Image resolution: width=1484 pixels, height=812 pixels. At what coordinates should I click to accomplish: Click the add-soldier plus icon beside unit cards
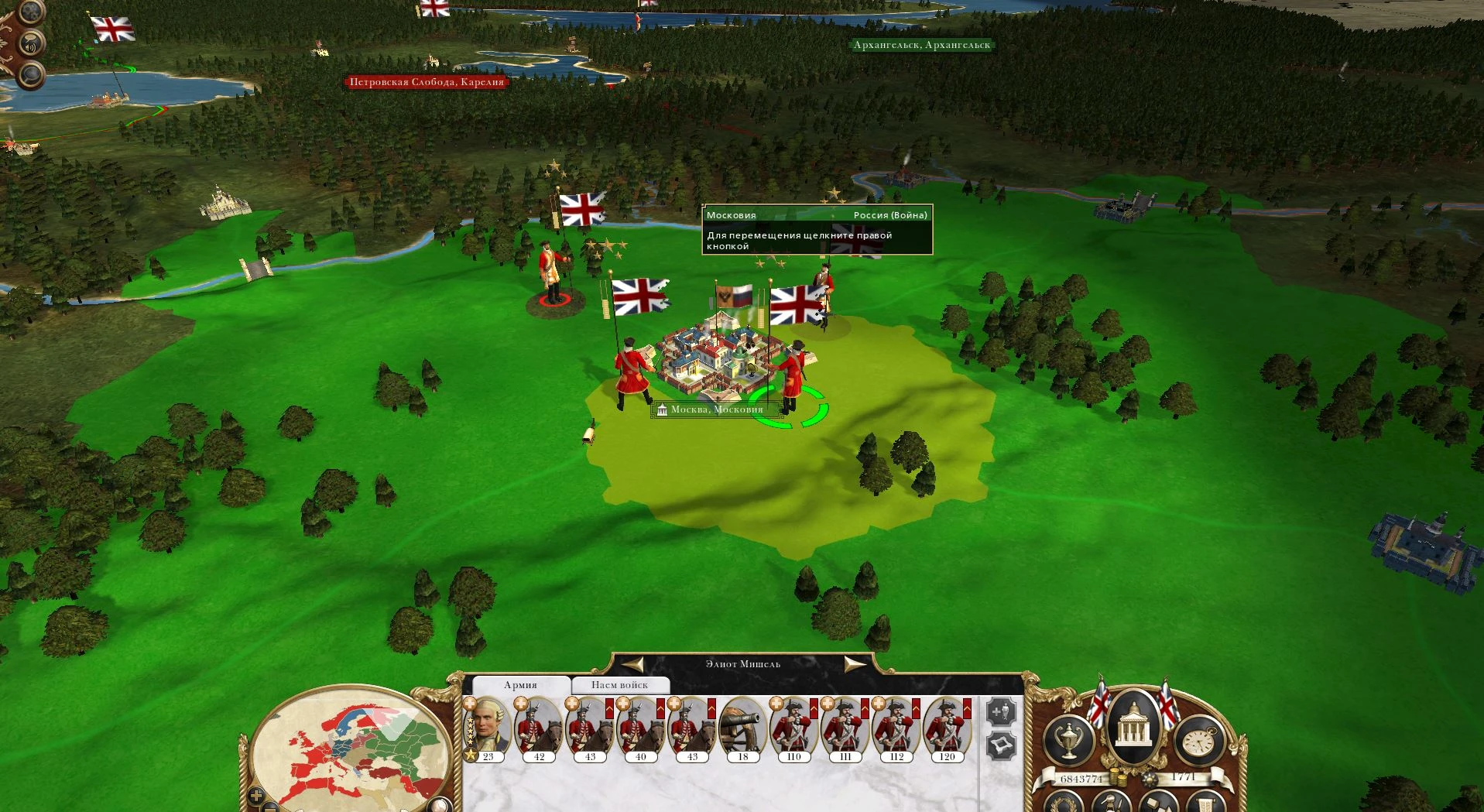(x=1002, y=710)
